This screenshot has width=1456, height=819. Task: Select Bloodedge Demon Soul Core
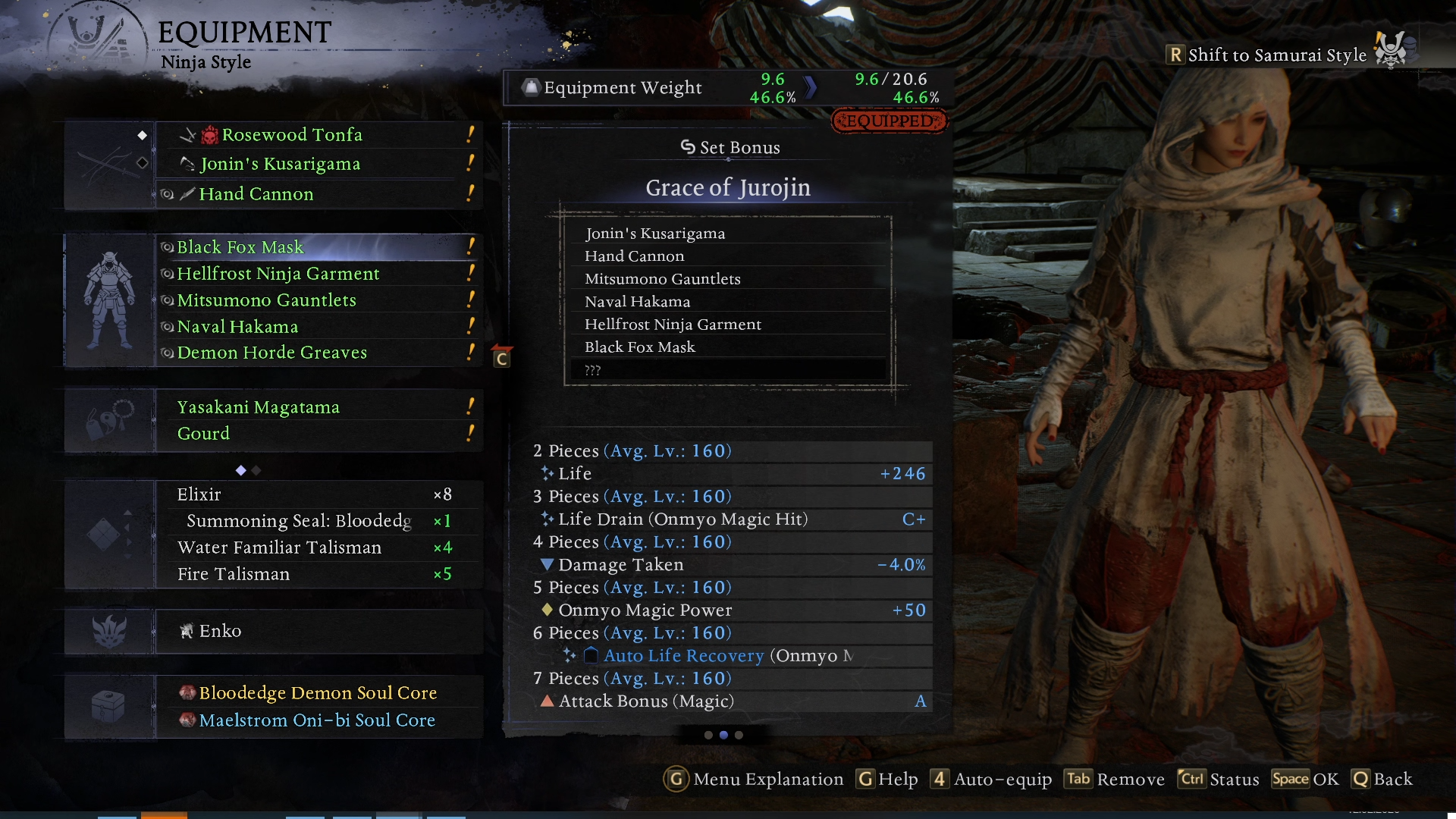[318, 693]
